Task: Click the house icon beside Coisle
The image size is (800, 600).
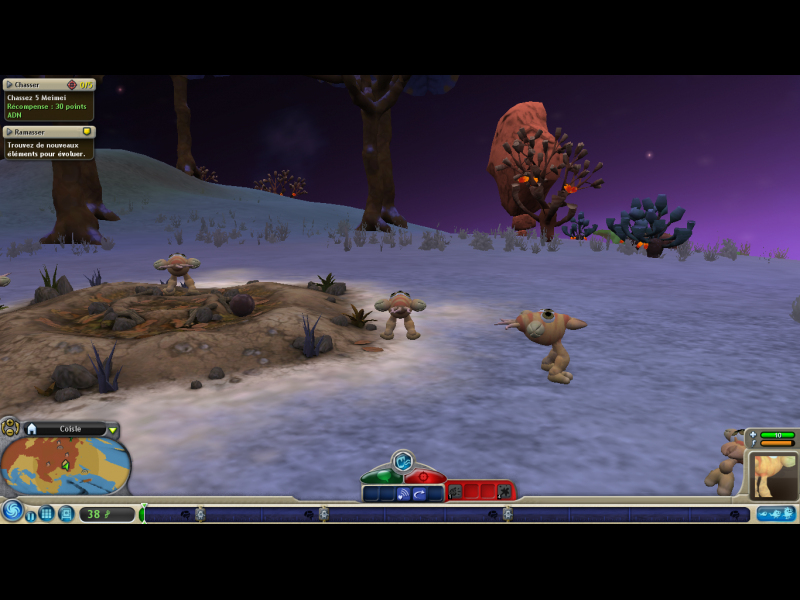Action: point(32,429)
